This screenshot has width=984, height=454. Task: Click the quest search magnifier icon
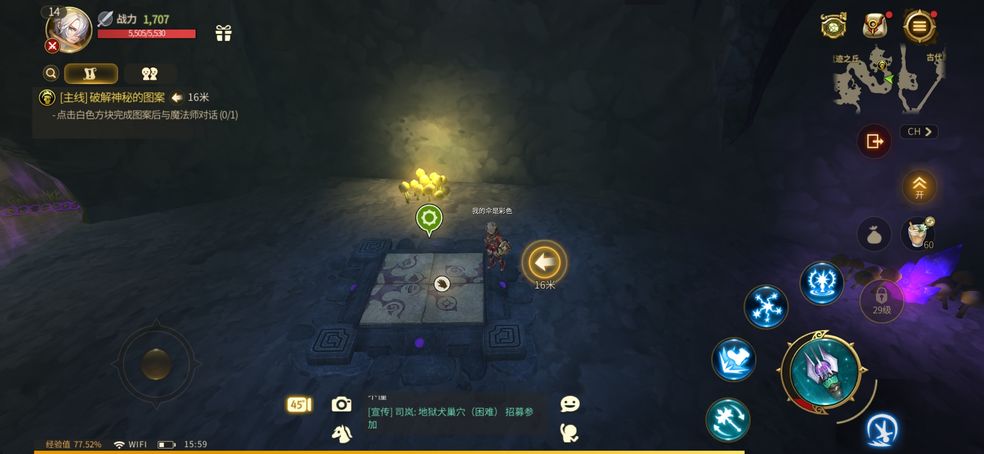[x=50, y=73]
